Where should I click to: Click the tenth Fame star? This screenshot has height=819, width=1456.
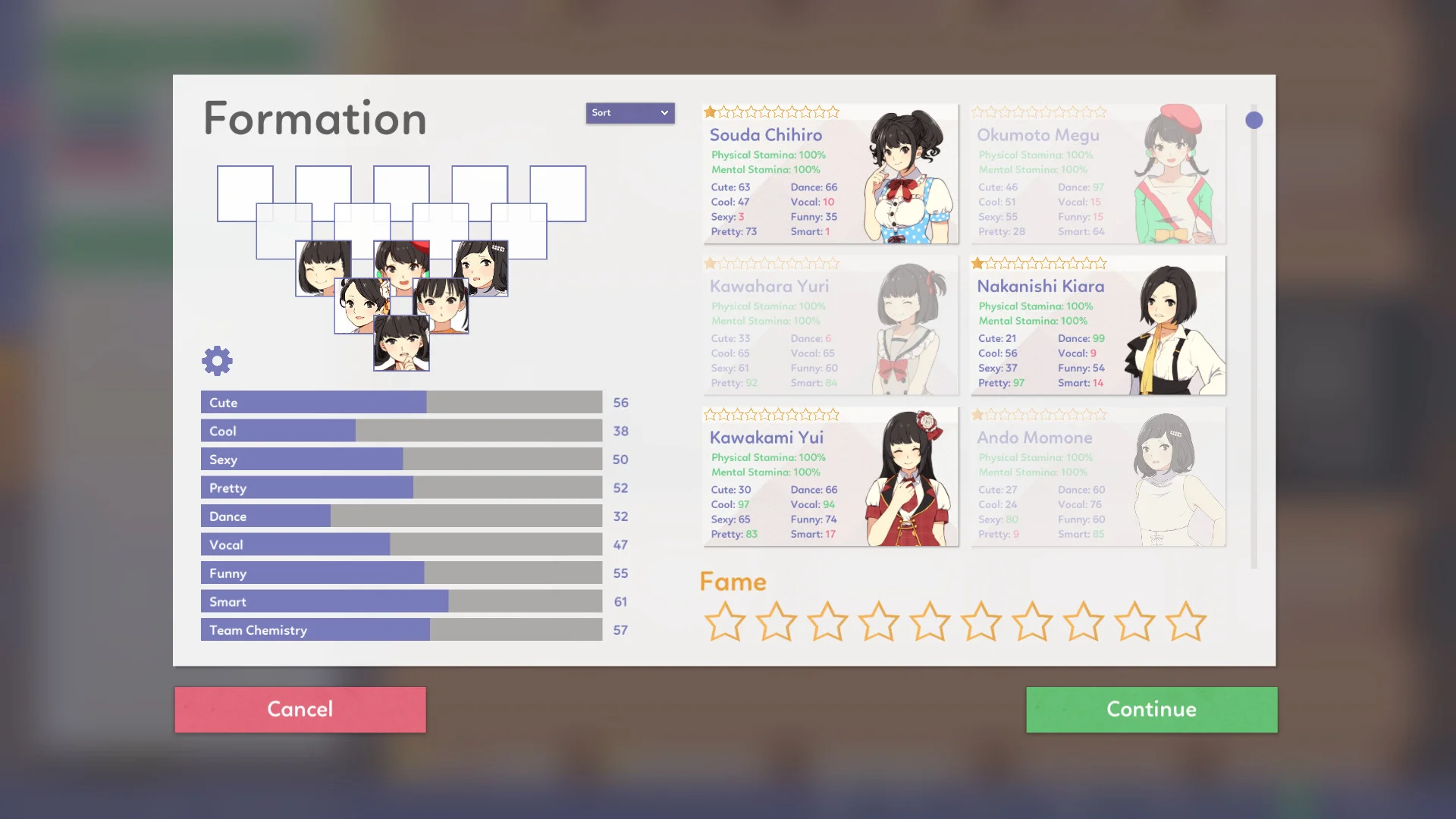tap(1185, 620)
